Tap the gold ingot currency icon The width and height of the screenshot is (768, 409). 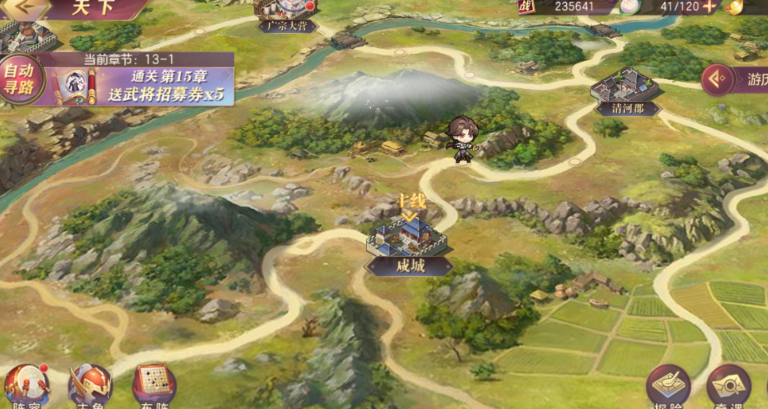click(x=735, y=6)
